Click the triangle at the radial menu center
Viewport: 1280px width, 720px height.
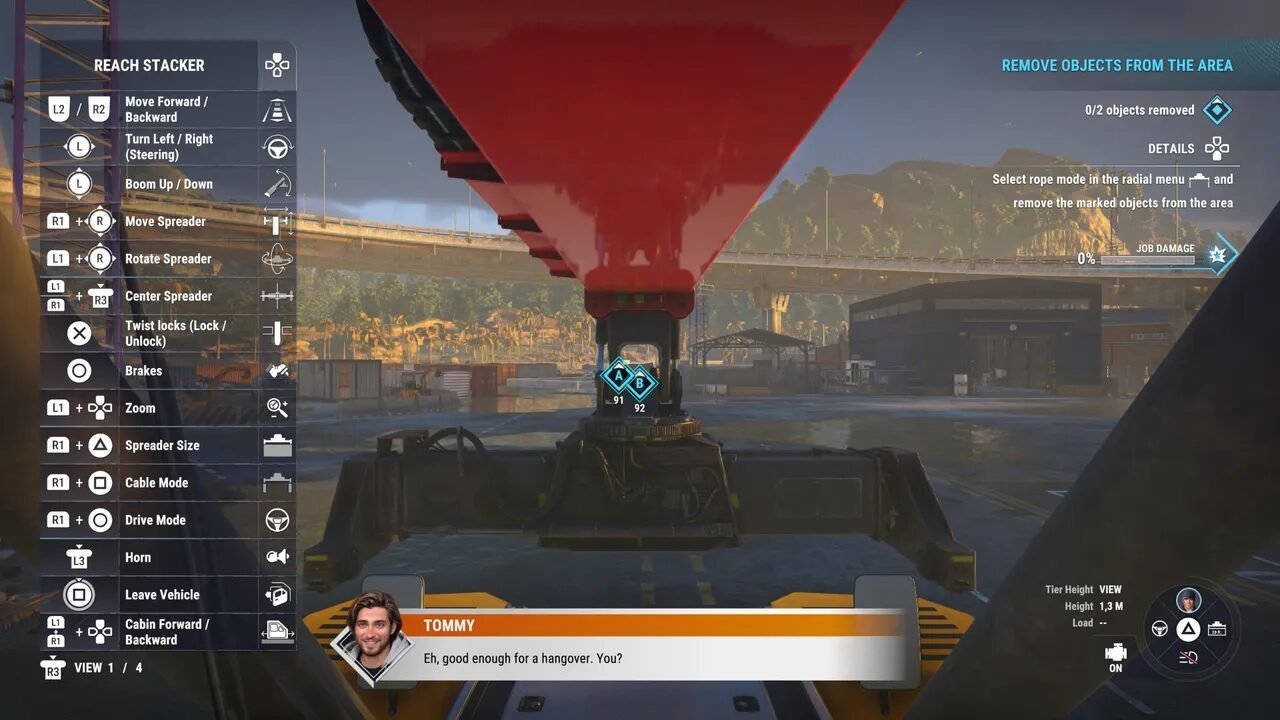(x=1188, y=629)
